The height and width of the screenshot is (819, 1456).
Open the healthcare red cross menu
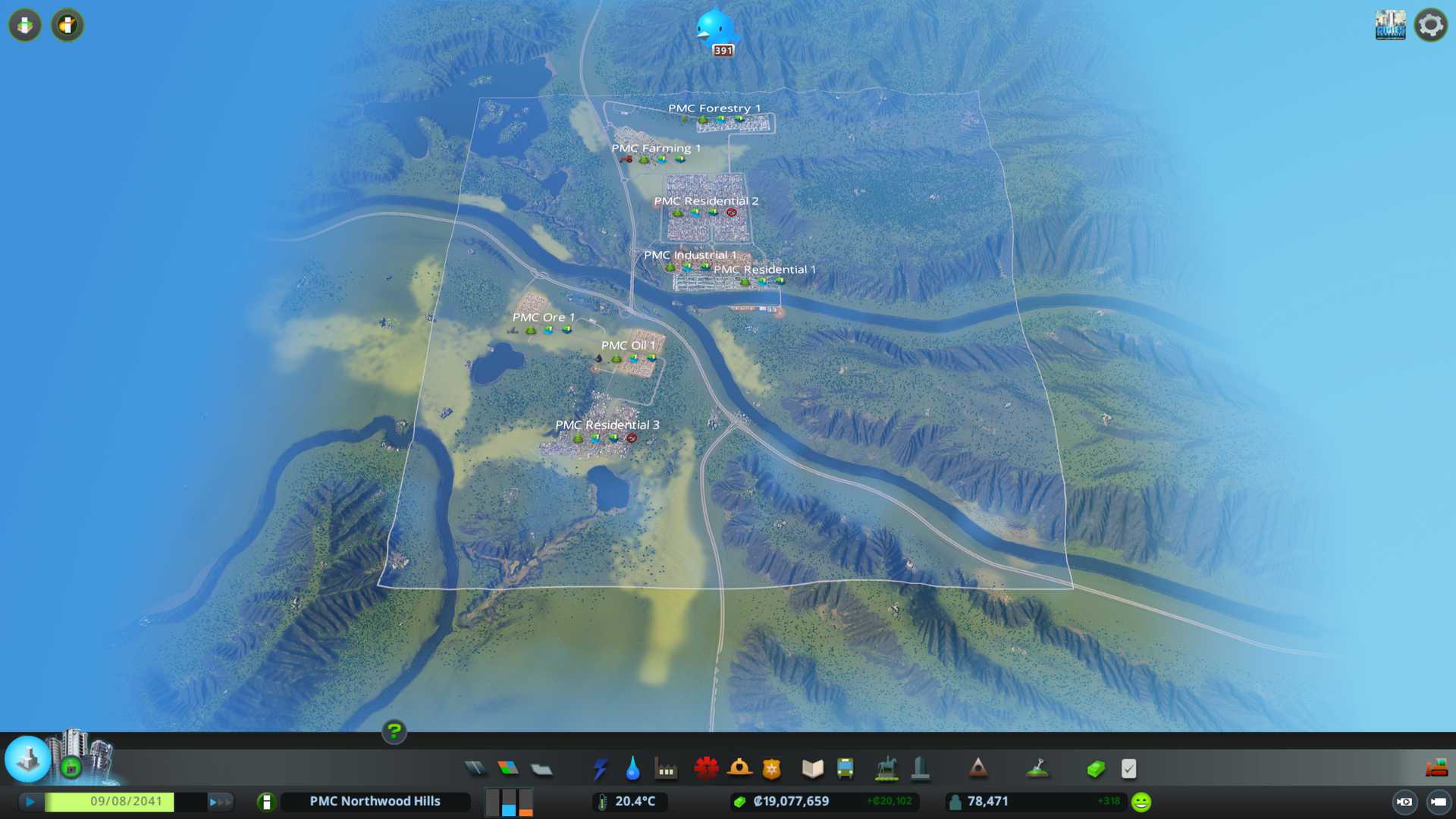point(706,769)
